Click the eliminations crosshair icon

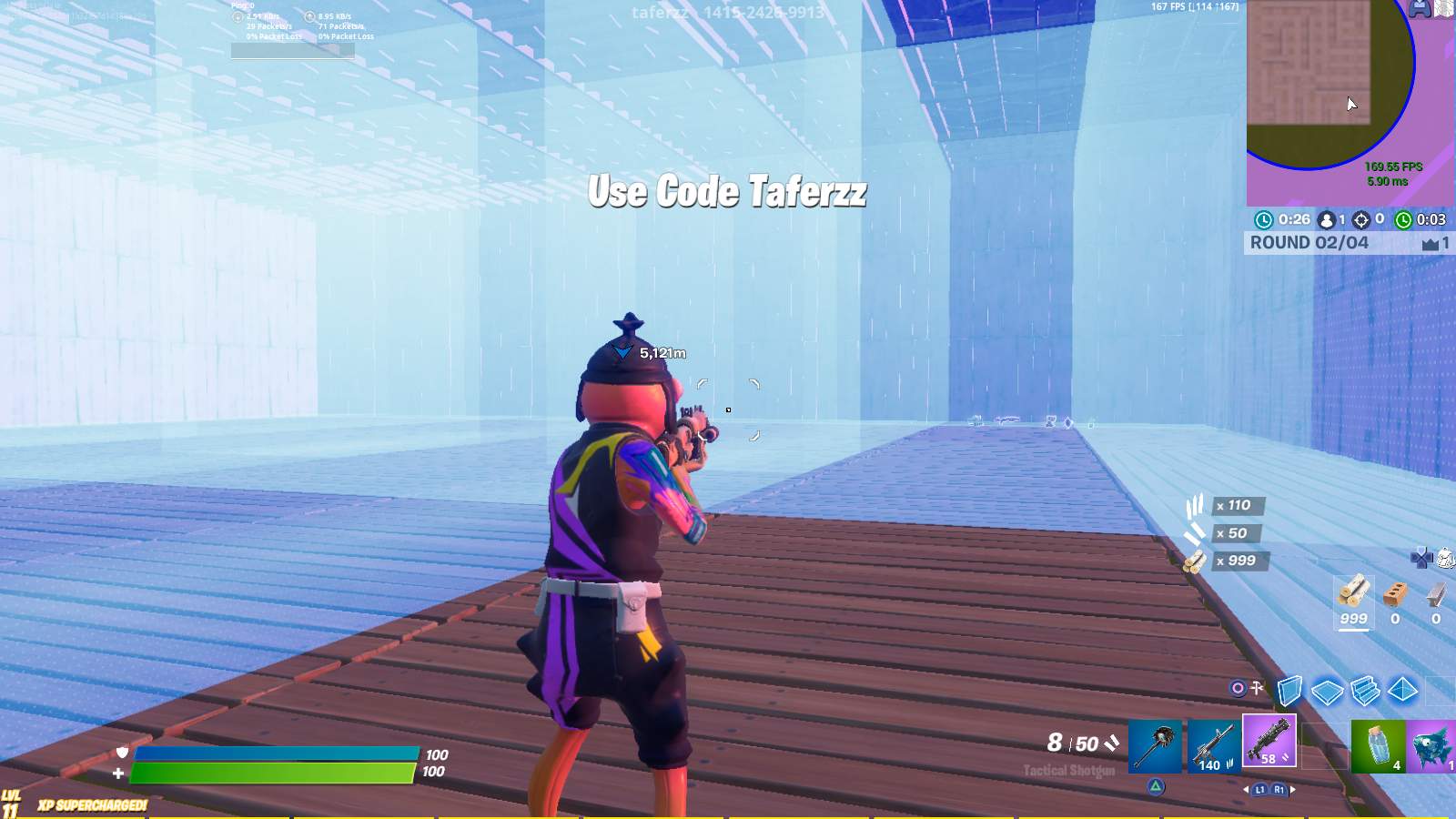click(x=1361, y=219)
